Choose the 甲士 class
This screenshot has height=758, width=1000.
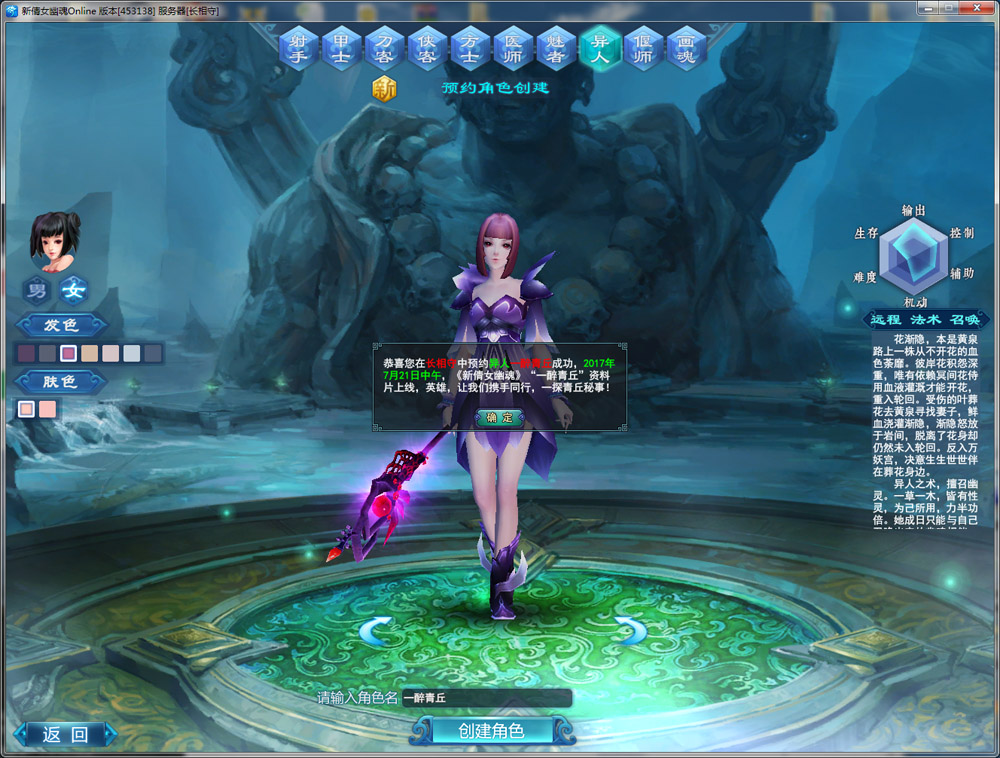click(x=342, y=47)
